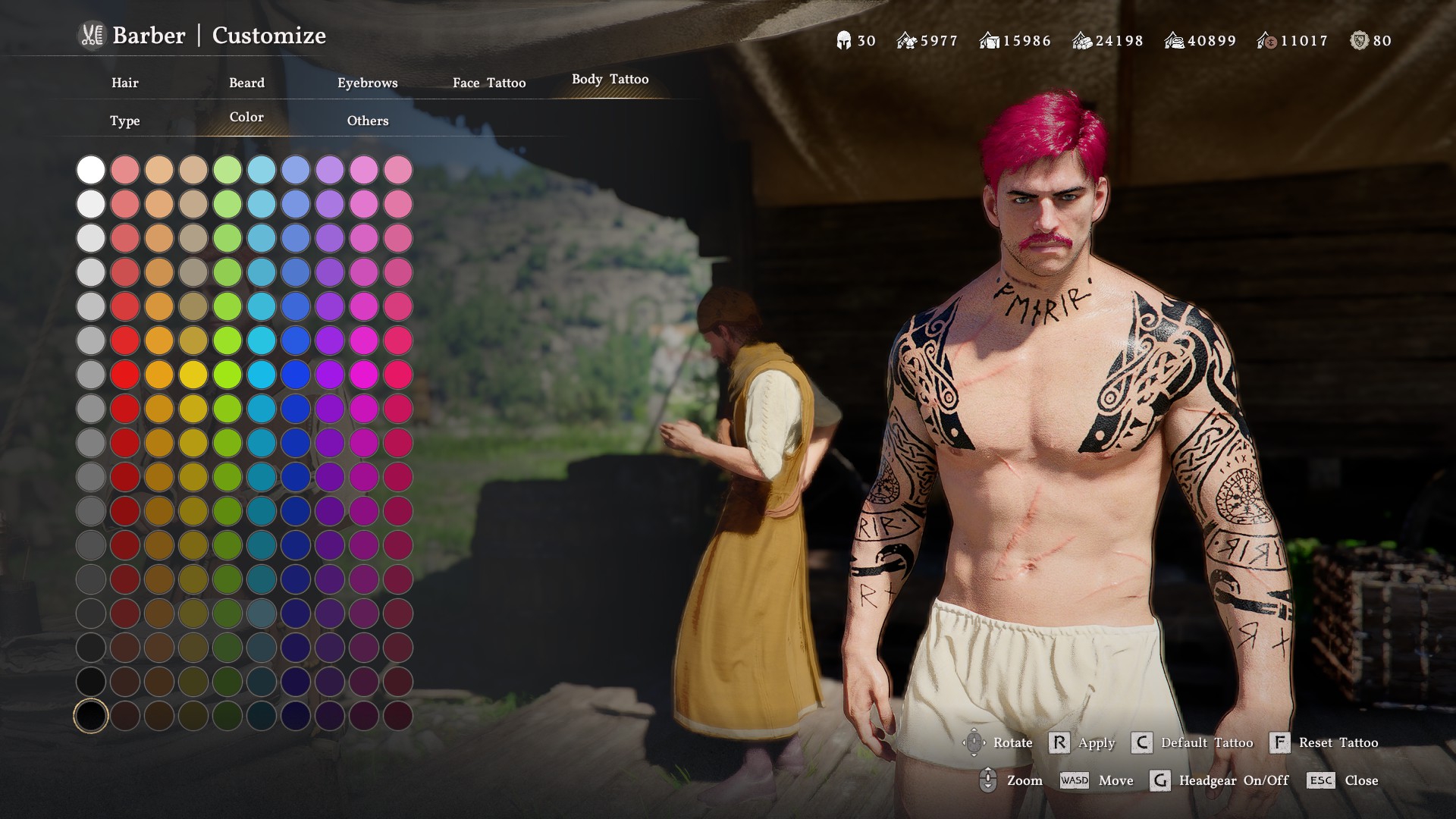The height and width of the screenshot is (819, 1456).
Task: Activate the Color sub-tab
Action: (x=246, y=118)
